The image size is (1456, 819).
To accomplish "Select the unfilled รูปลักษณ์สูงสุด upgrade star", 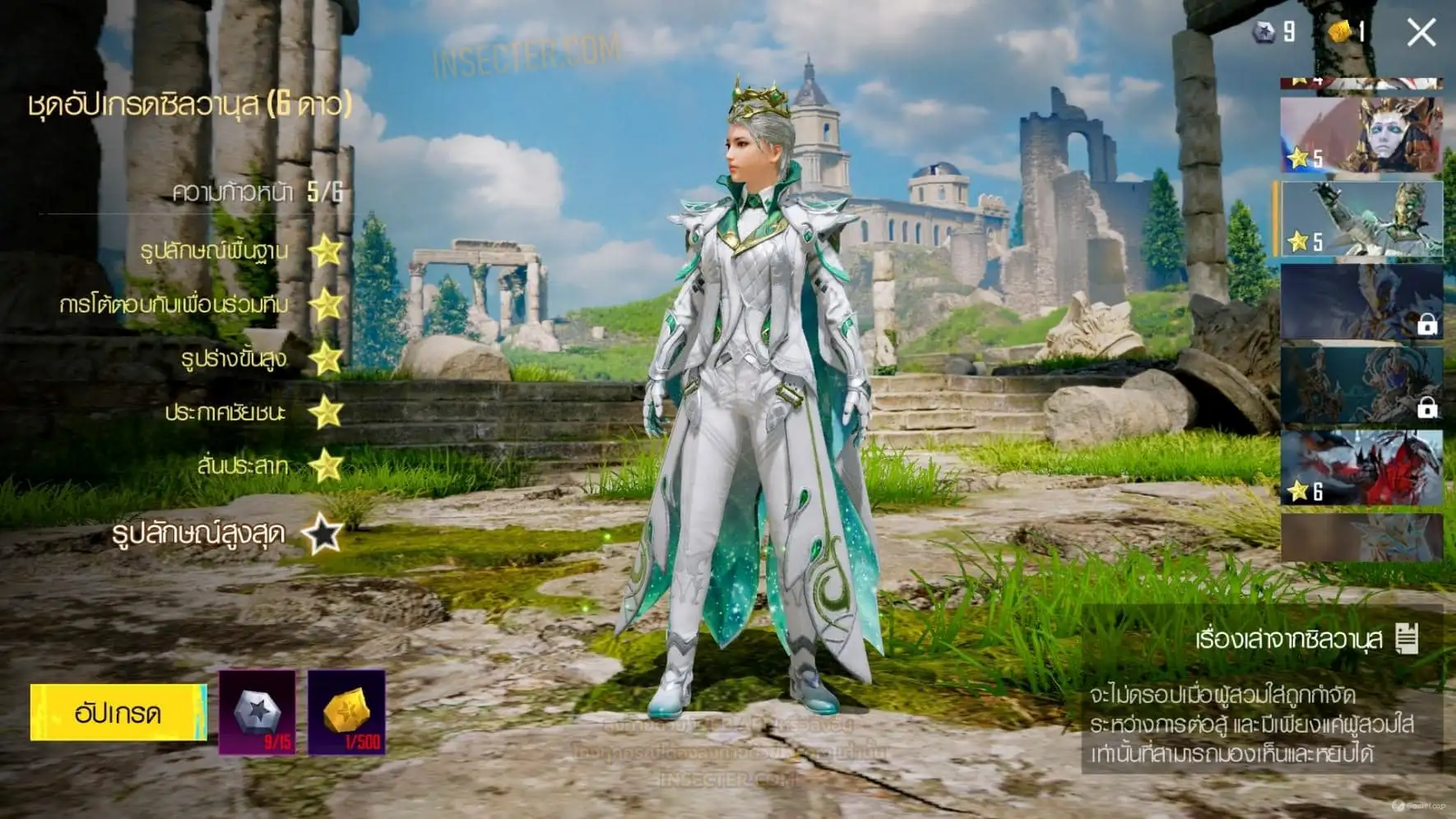I will (322, 534).
